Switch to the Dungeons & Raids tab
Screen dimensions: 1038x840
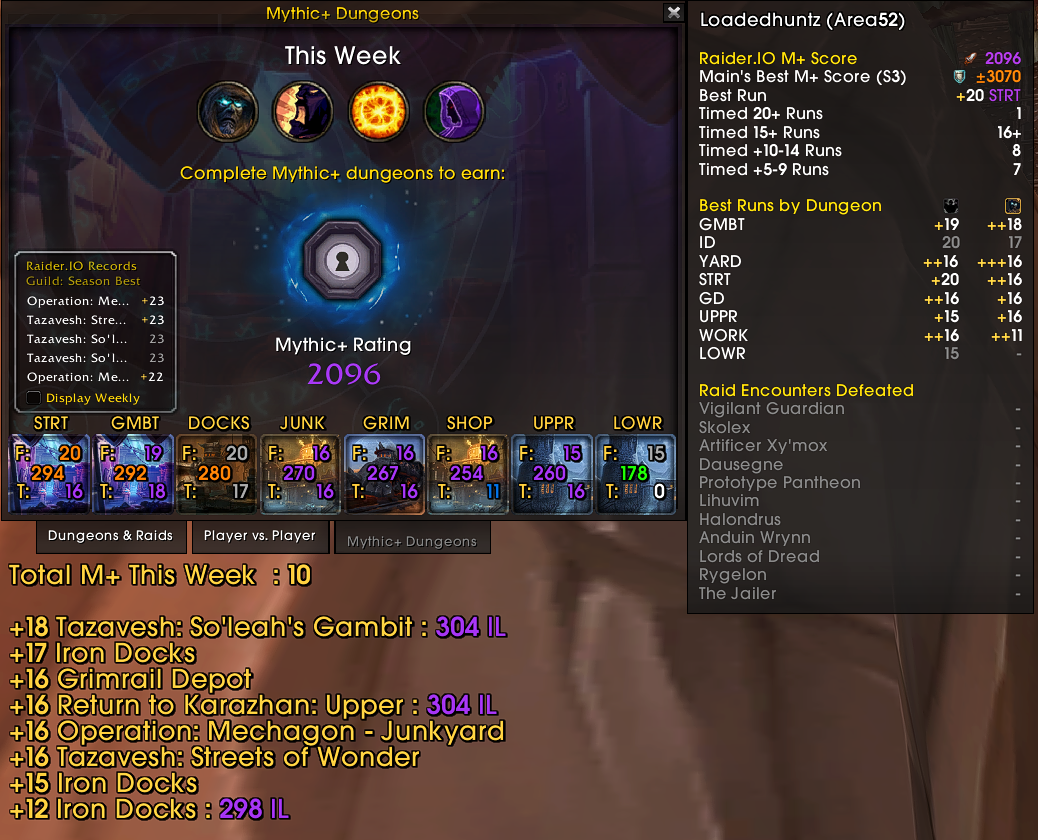110,536
